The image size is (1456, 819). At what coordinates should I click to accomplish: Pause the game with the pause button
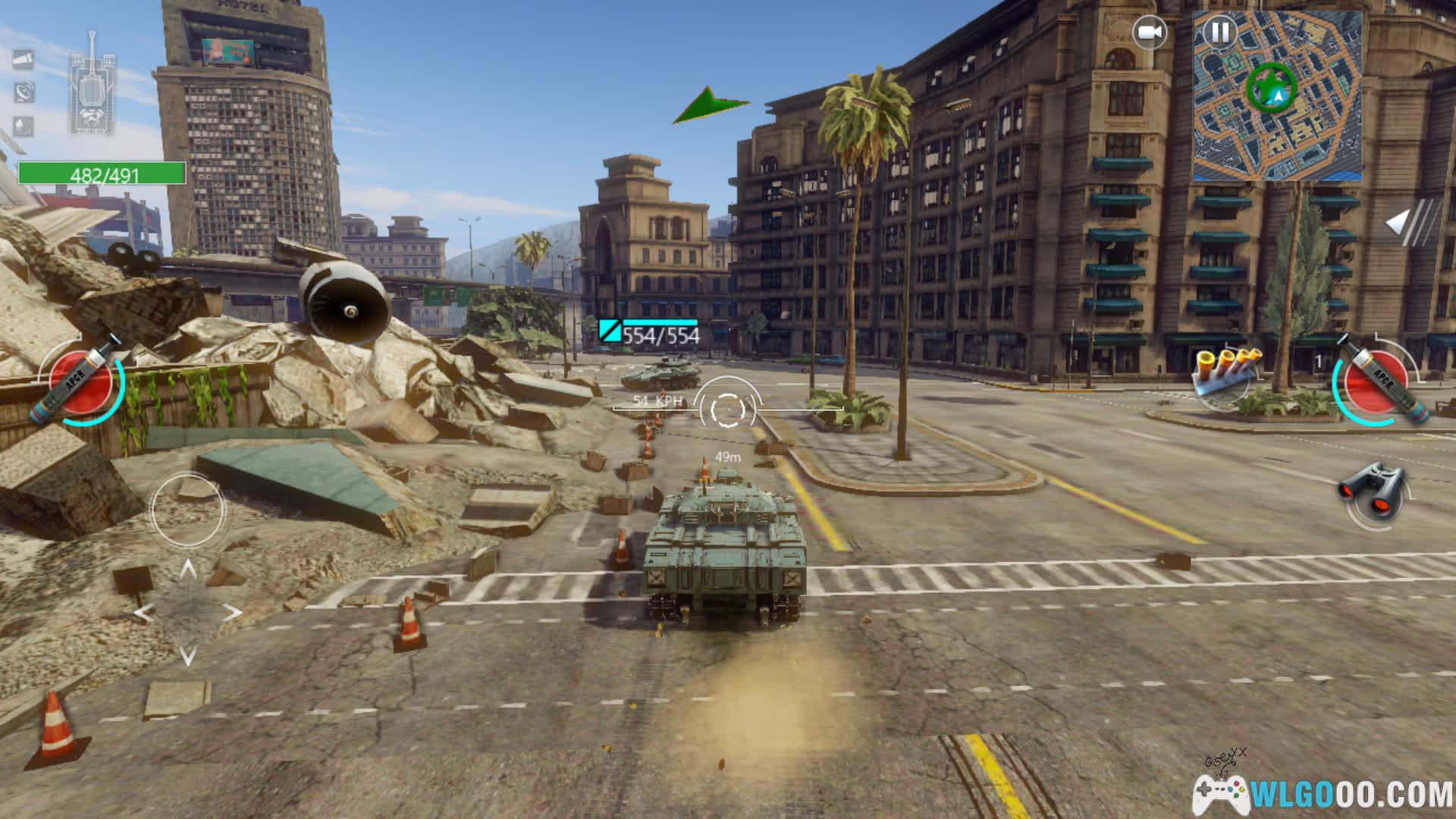[1220, 33]
